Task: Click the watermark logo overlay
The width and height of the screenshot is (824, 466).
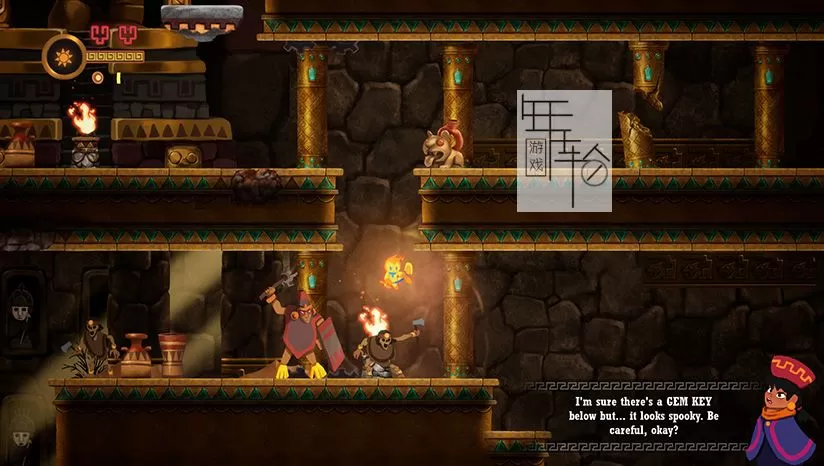Action: point(564,151)
